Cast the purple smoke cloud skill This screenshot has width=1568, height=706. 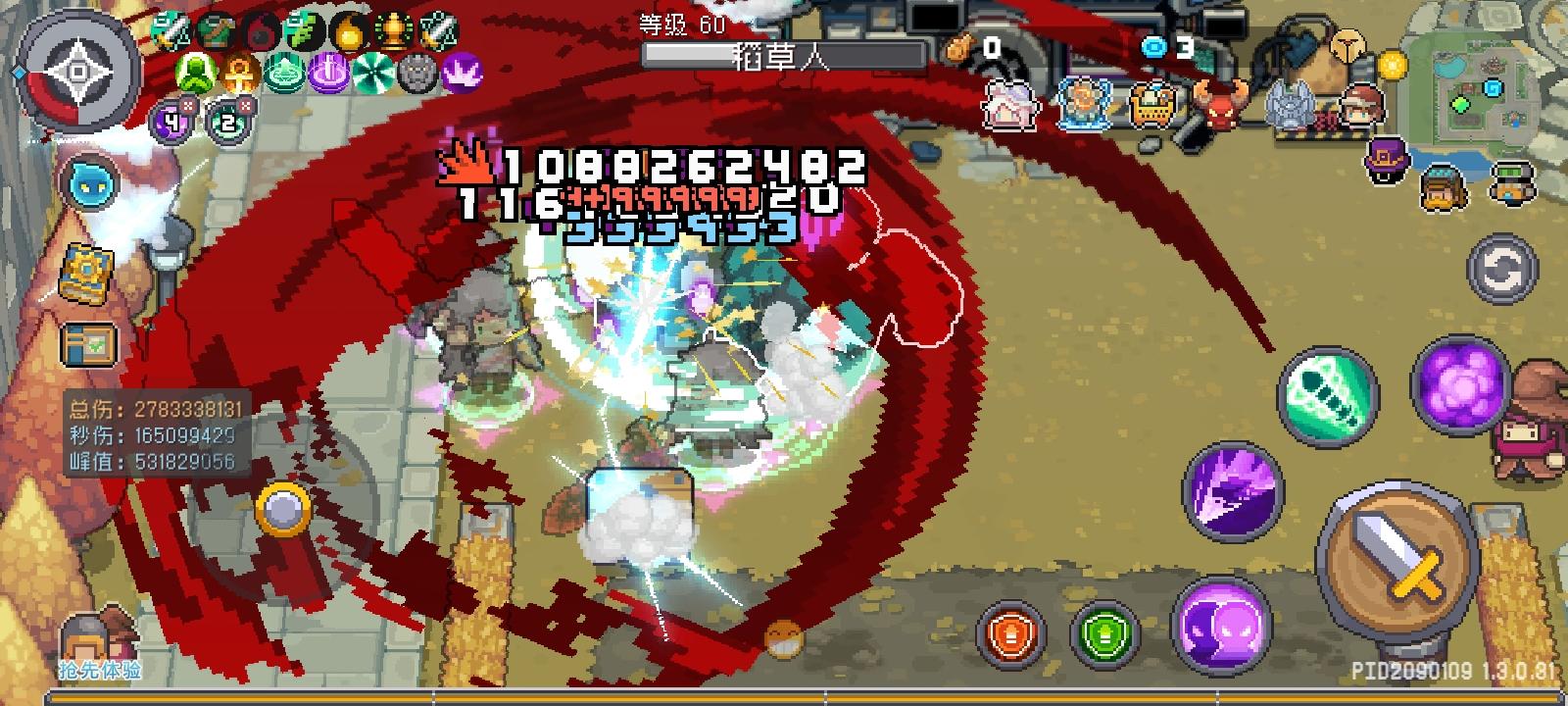(1460, 387)
